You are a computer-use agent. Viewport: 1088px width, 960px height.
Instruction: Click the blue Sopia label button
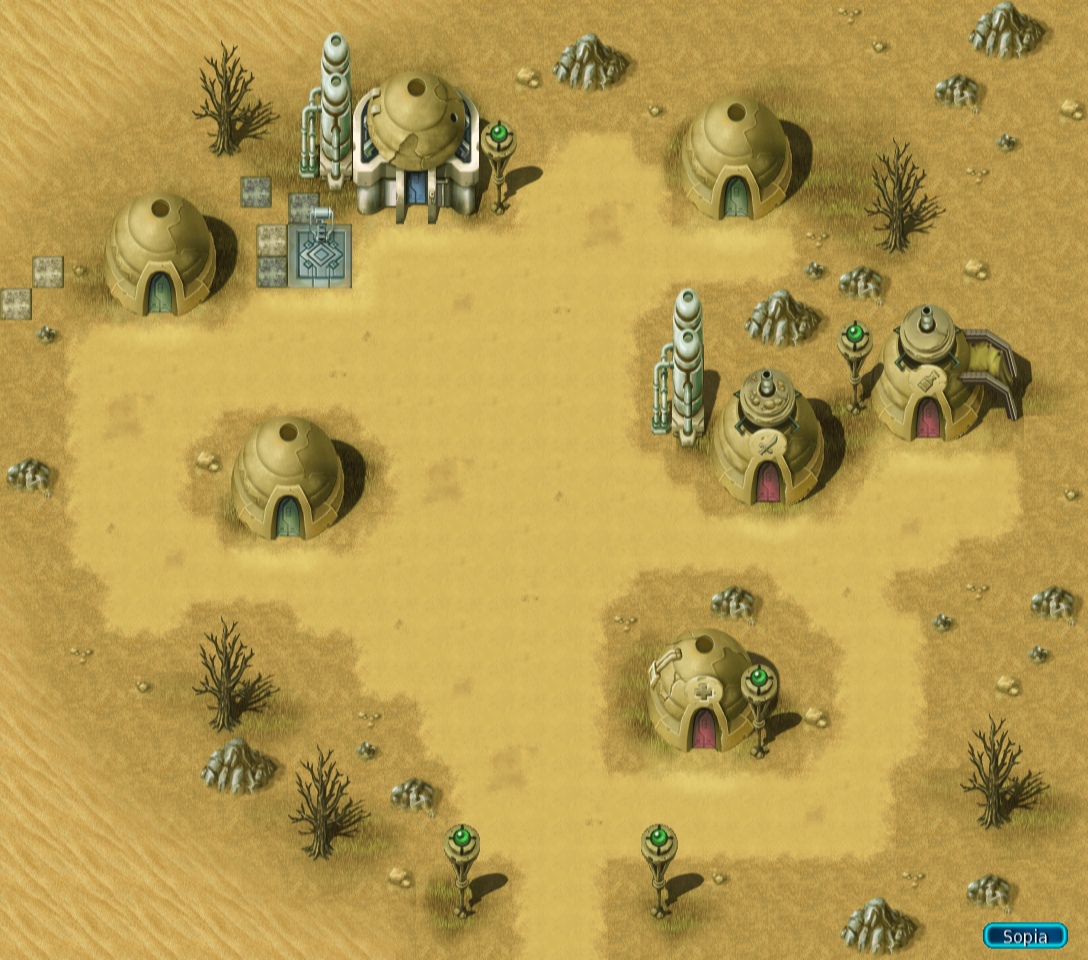coord(1024,936)
